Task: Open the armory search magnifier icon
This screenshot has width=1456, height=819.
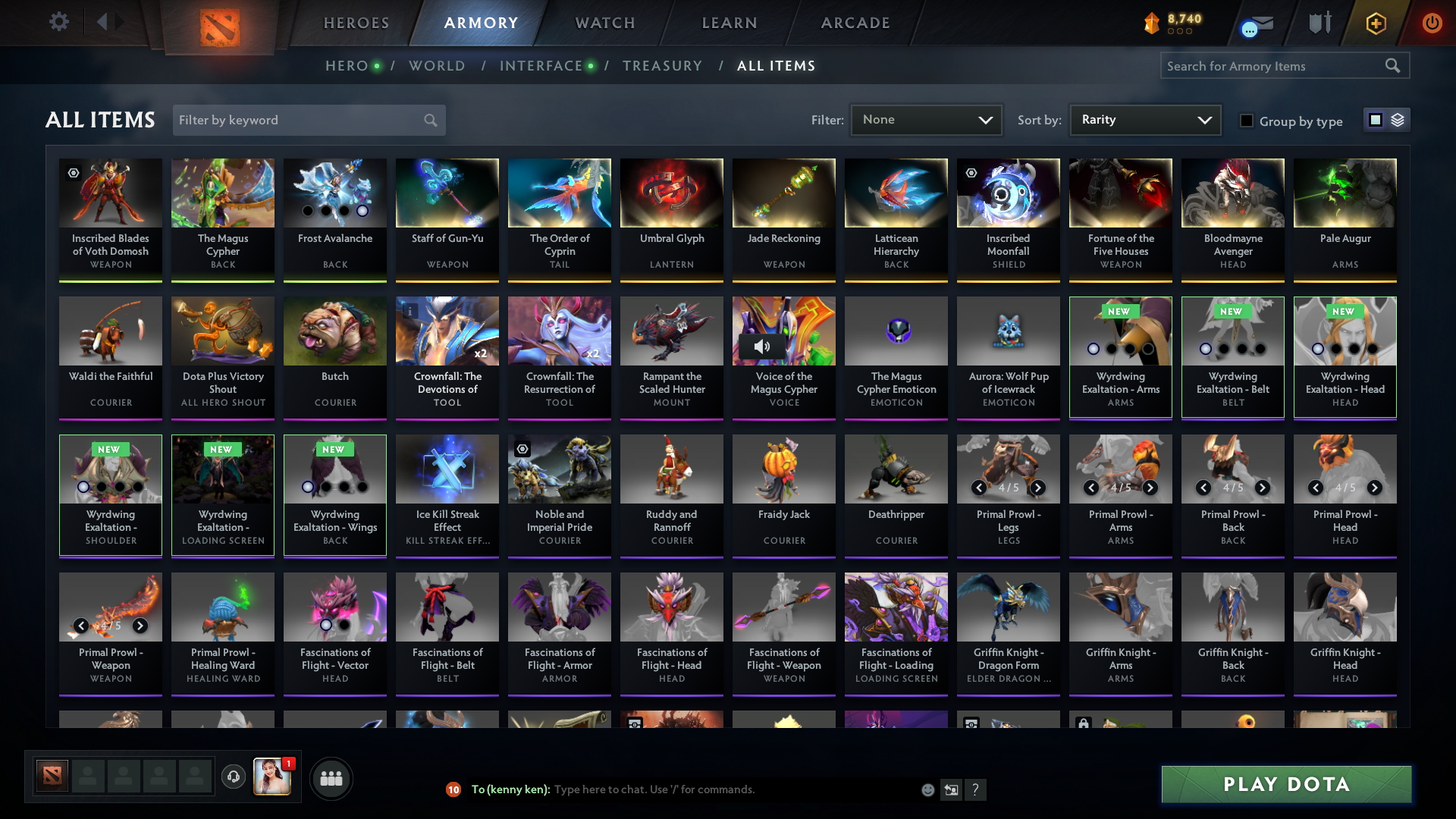Action: [x=1394, y=66]
